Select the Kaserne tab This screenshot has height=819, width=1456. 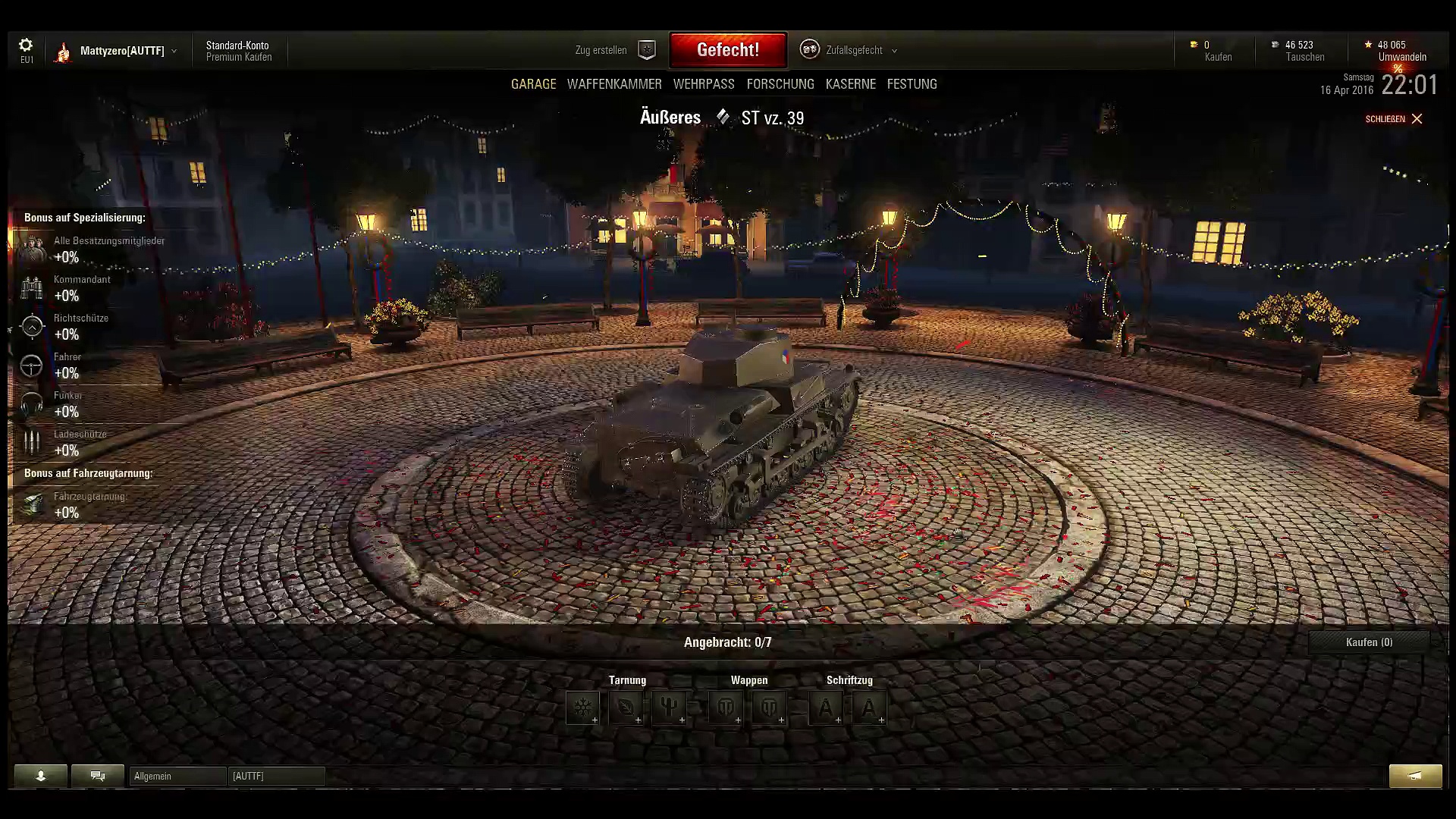(x=851, y=84)
